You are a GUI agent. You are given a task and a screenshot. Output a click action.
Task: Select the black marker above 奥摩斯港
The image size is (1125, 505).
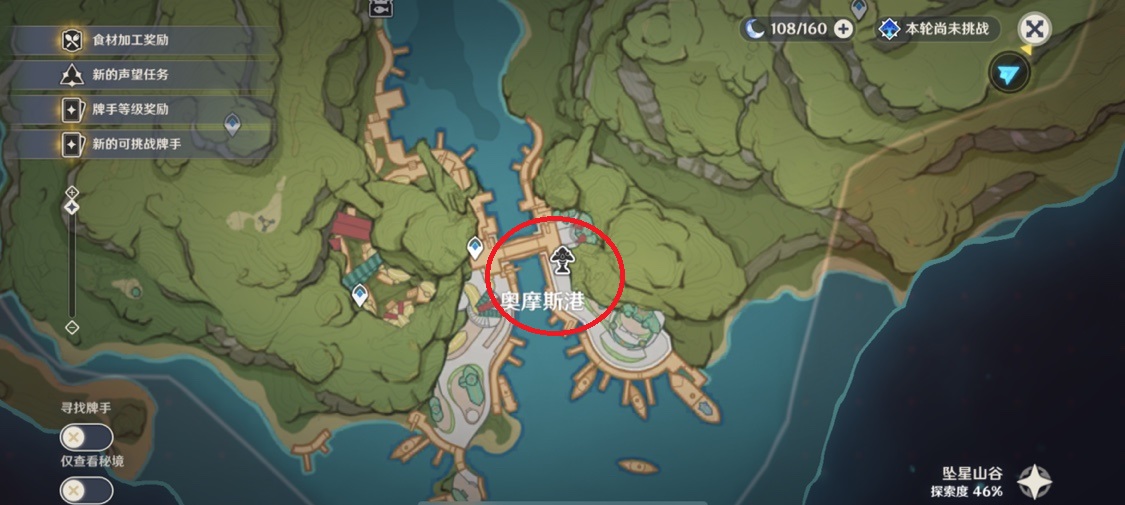pyautogui.click(x=563, y=260)
